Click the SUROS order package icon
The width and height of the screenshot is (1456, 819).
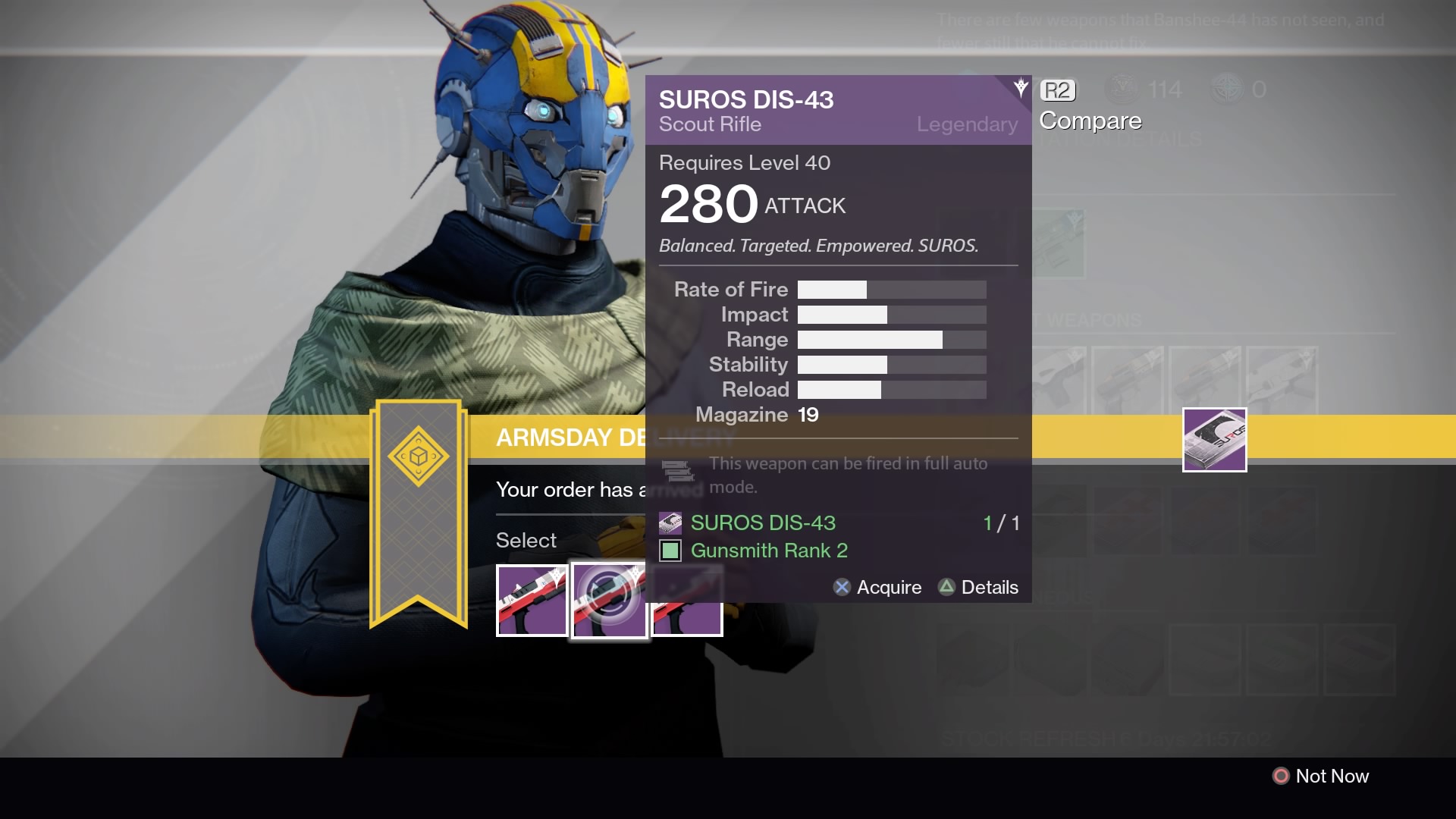[1214, 440]
